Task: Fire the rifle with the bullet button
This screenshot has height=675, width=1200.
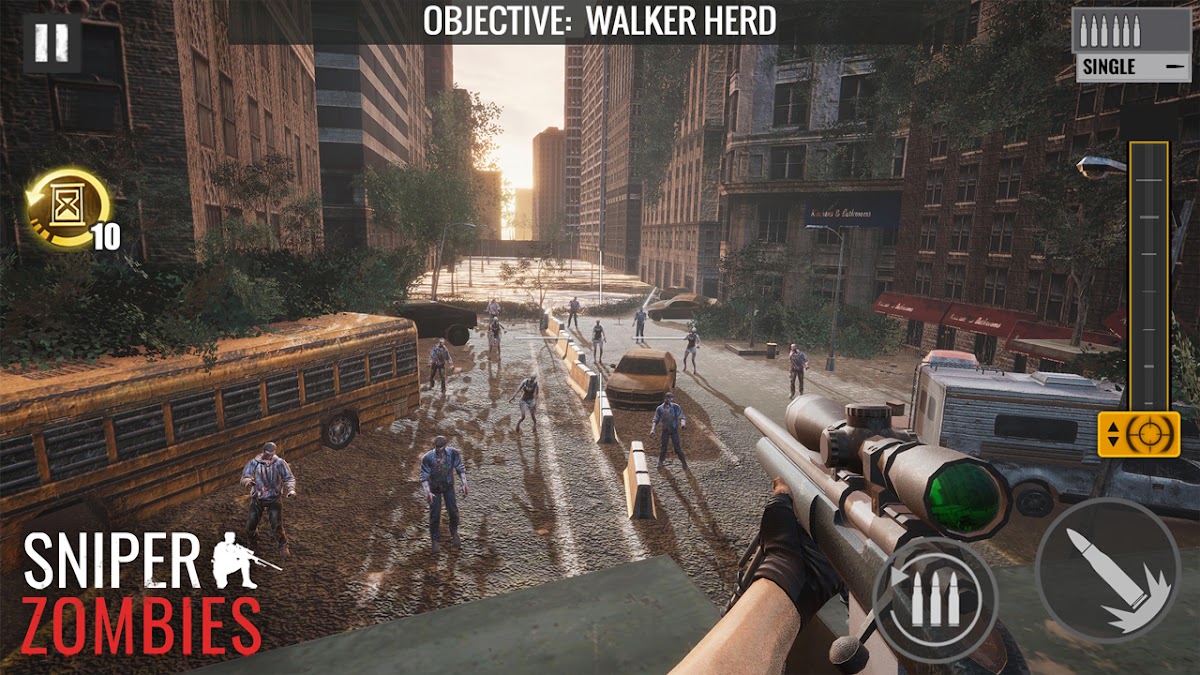Action: coord(1107,567)
